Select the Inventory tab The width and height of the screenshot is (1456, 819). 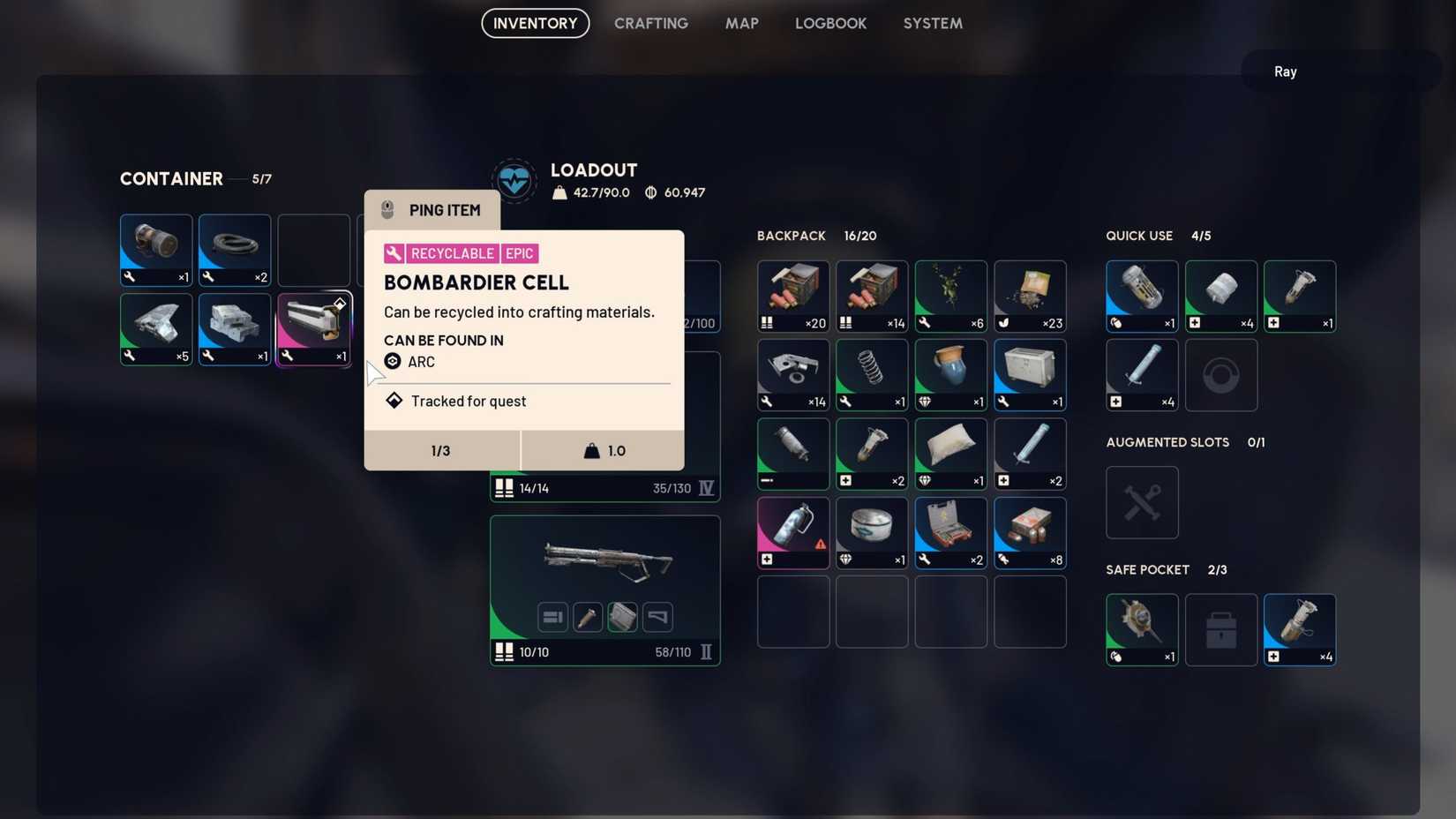535,24
